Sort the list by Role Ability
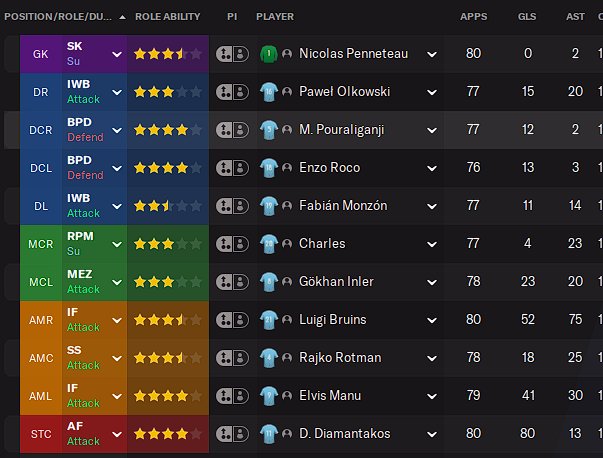 (x=167, y=17)
